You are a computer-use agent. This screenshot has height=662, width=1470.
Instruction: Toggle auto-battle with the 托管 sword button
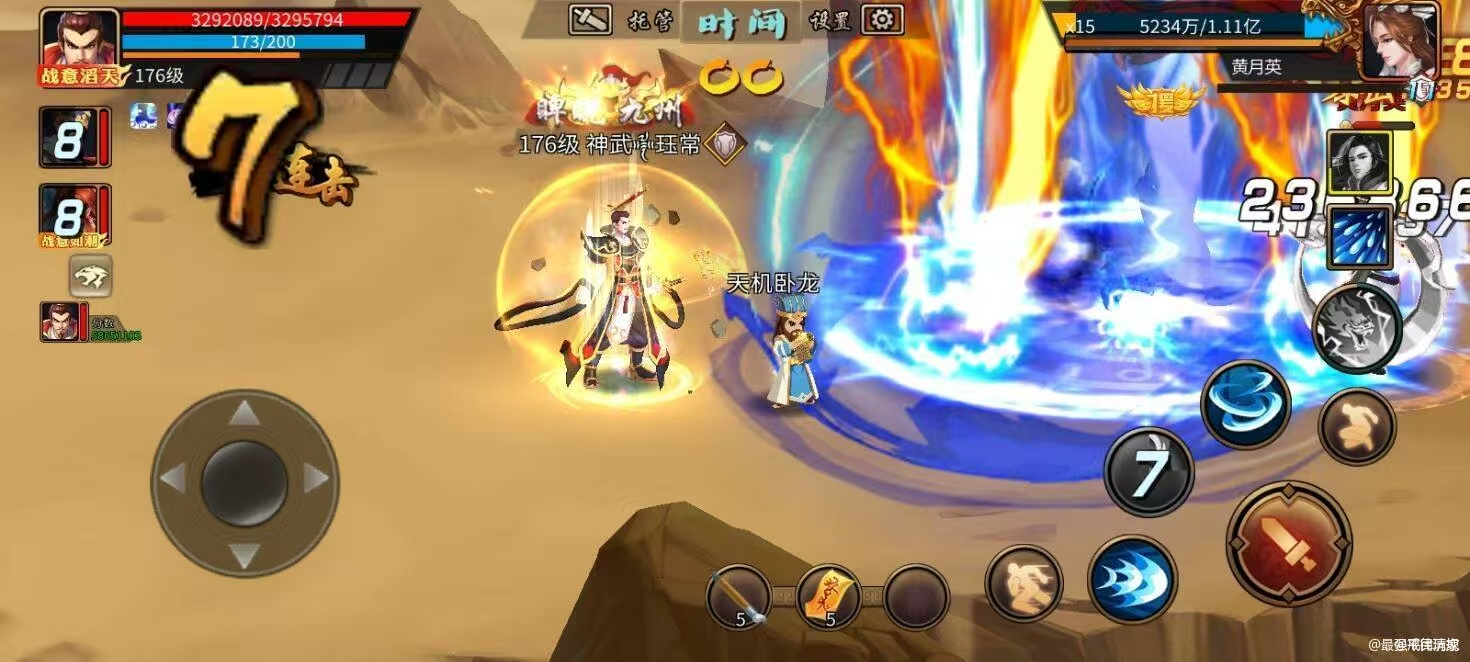[x=590, y=19]
